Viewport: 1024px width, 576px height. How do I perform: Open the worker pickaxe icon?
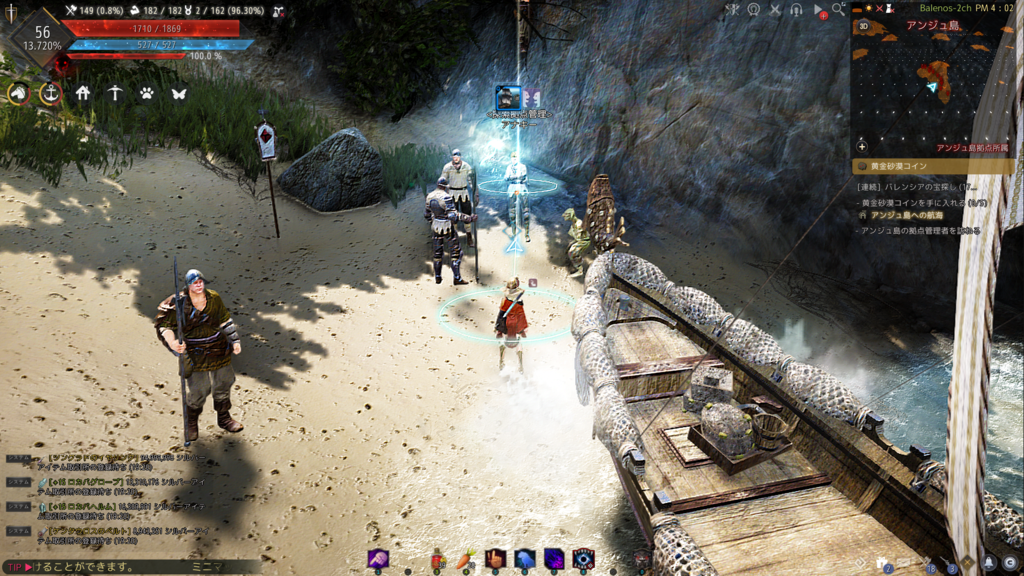115,93
